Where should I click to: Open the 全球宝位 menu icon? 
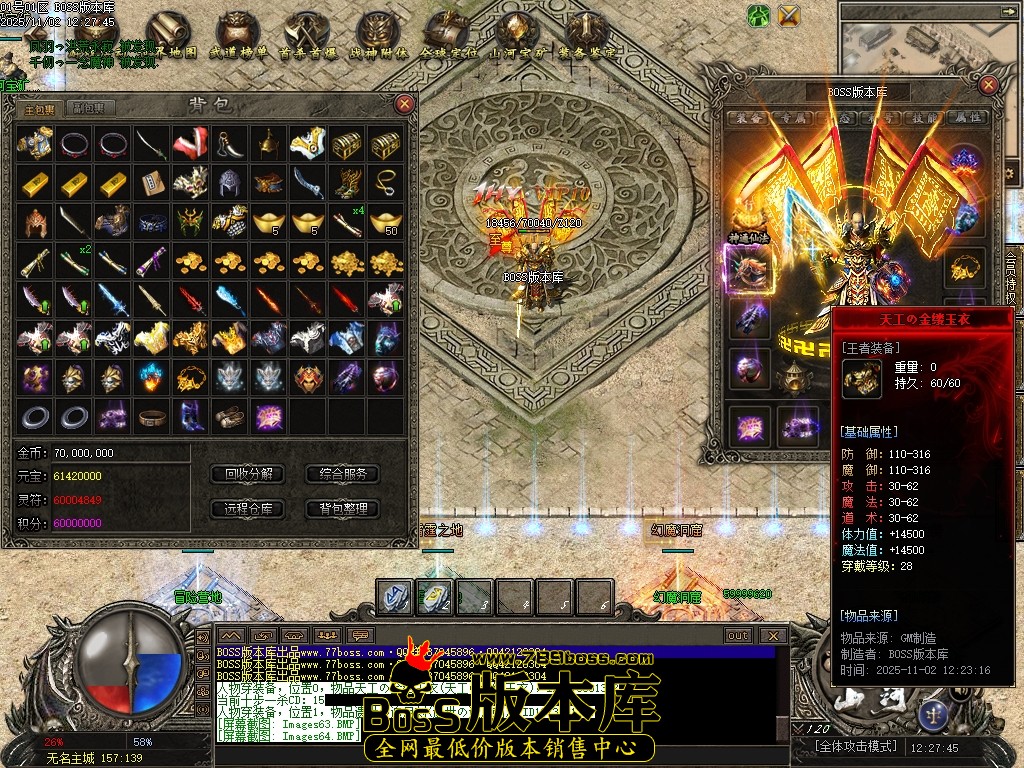pos(446,37)
